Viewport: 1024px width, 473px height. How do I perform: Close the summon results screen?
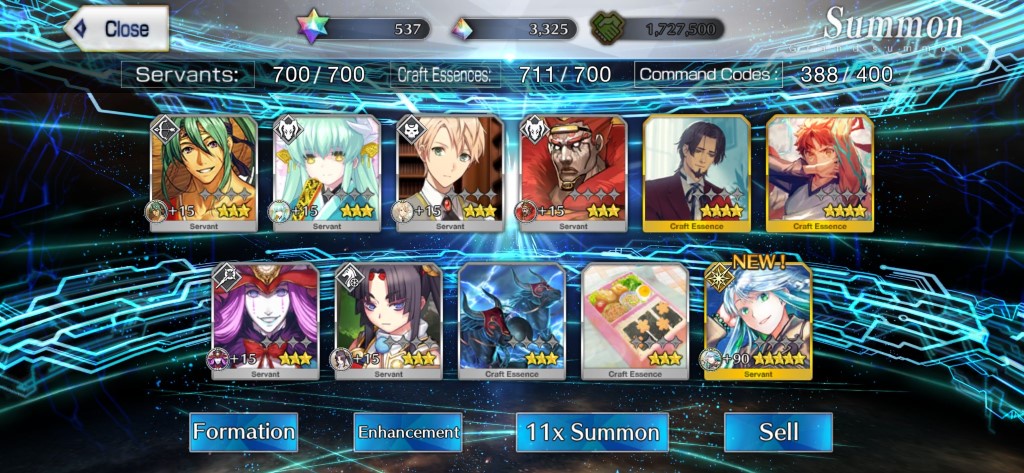[x=115, y=28]
